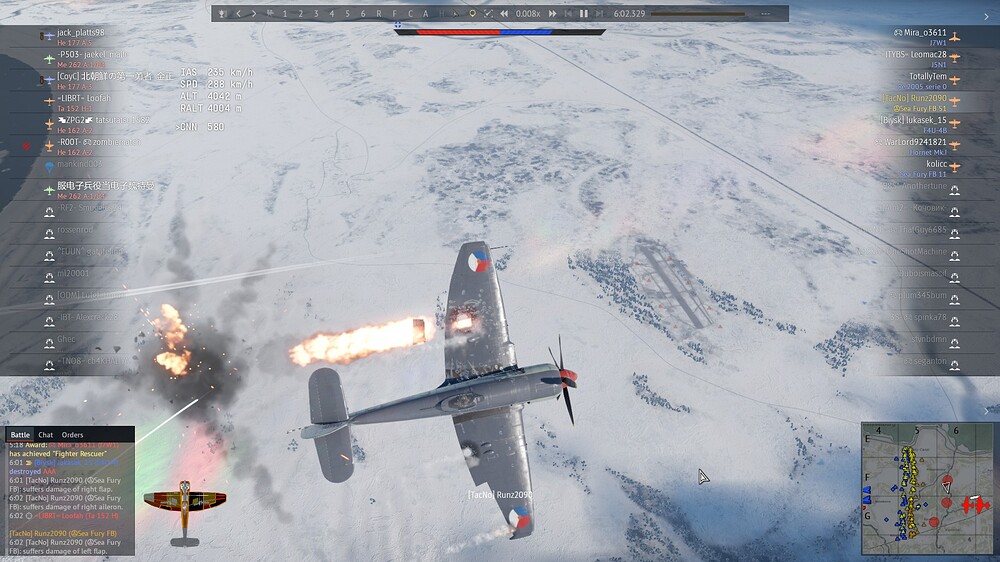Pause the replay playback
Screen dimensions: 1000x562
pos(584,14)
